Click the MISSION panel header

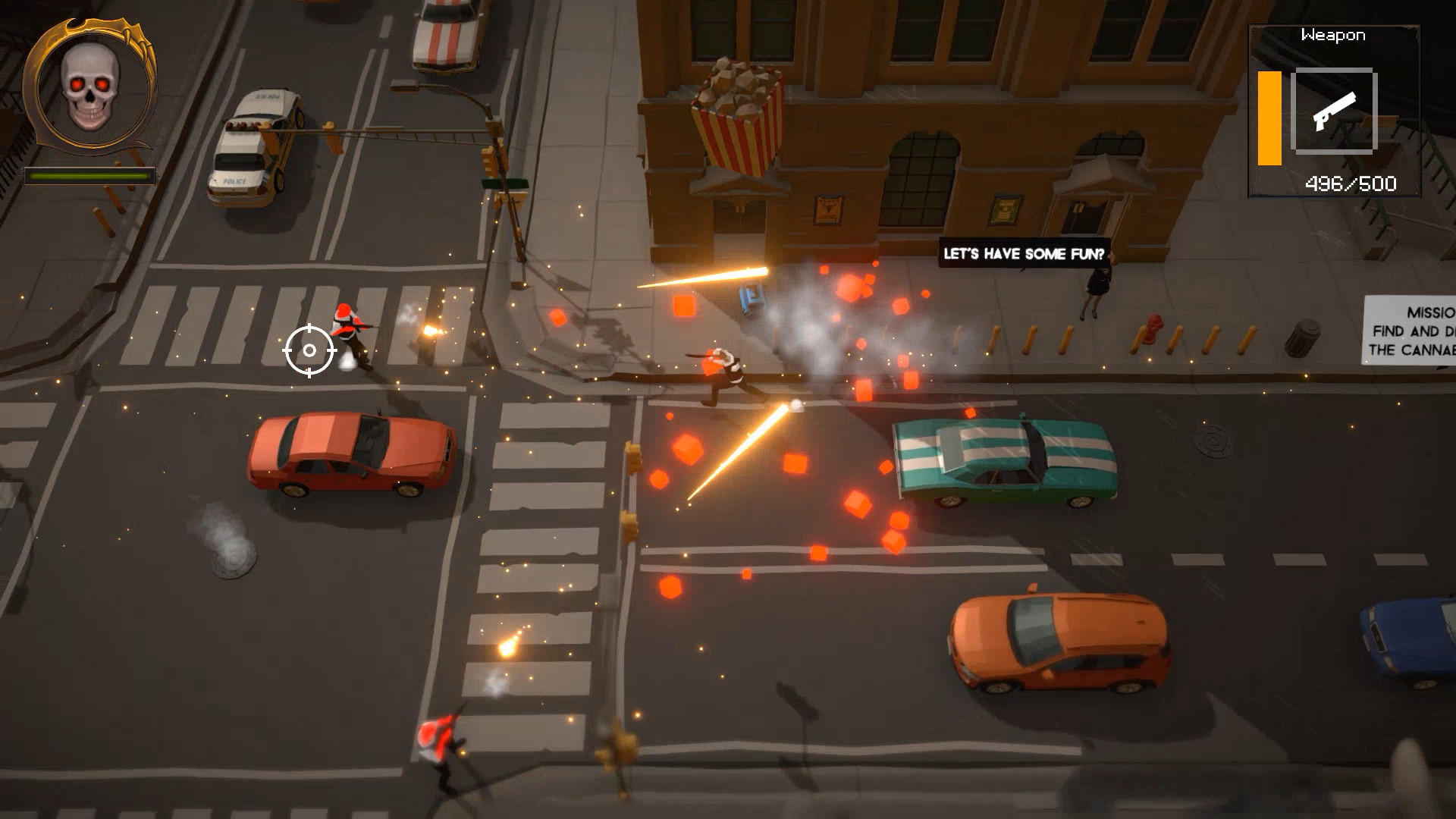[x=1432, y=311]
